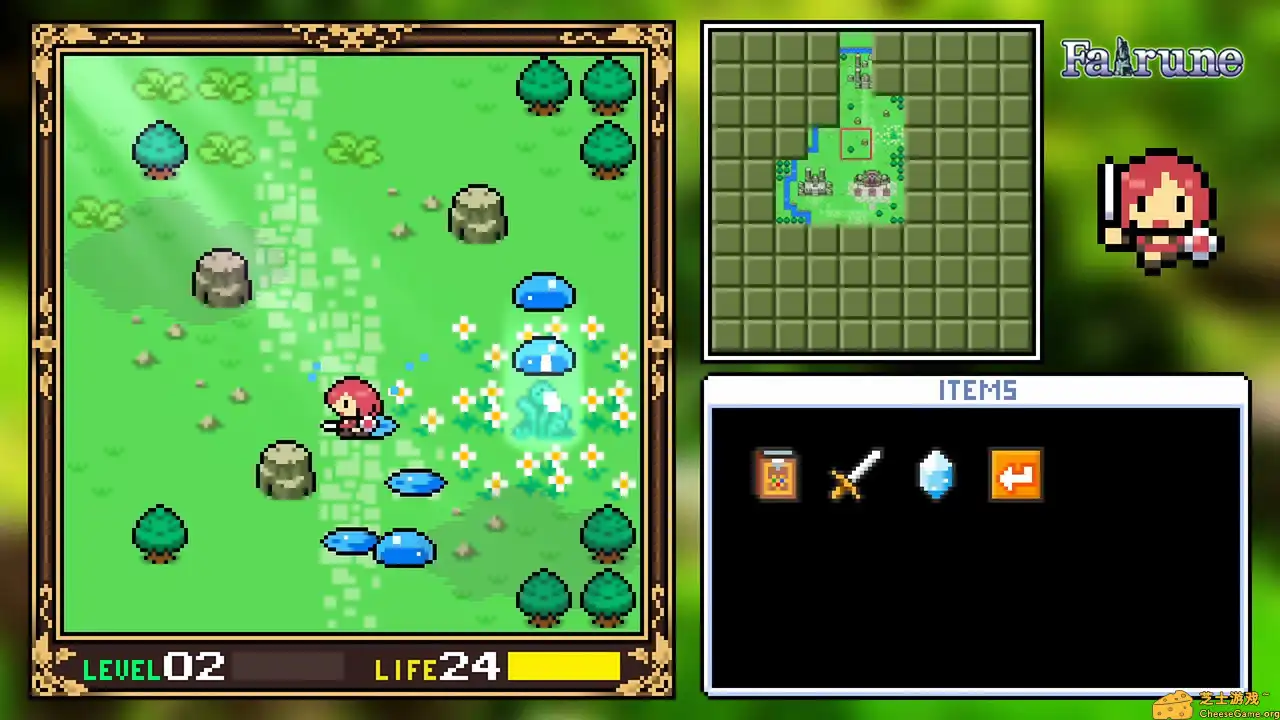Screen dimensions: 1280x720
Task: Expand the ITEMS panel header
Action: pos(977,391)
